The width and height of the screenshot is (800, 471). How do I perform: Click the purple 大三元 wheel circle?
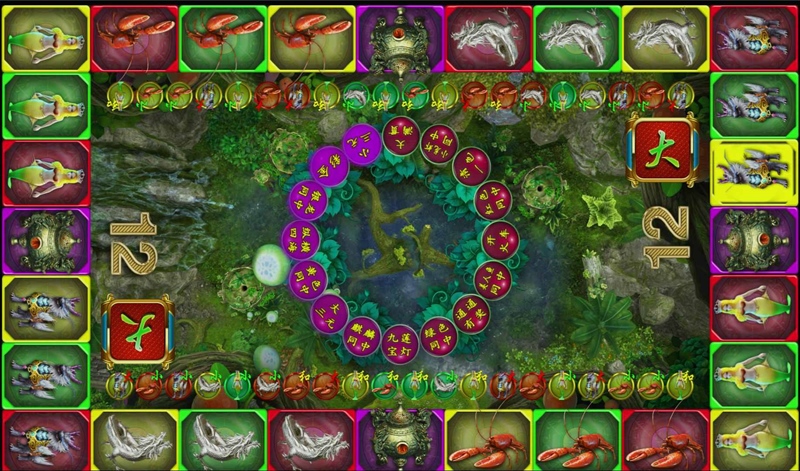point(331,311)
